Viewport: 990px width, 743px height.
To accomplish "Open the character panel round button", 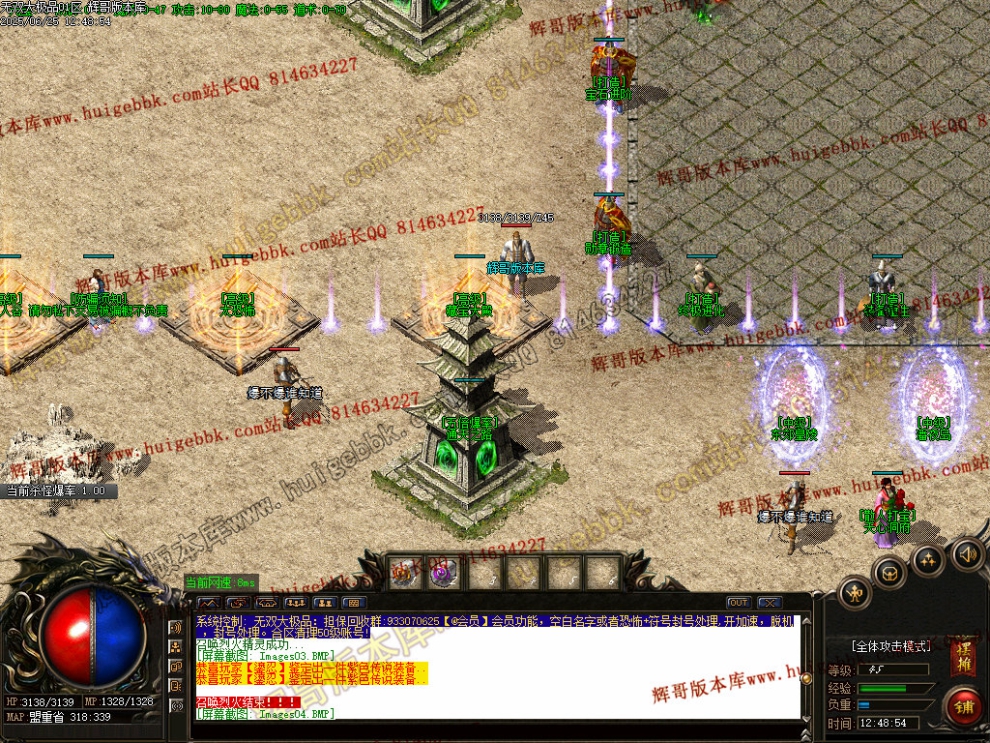I will tap(856, 593).
